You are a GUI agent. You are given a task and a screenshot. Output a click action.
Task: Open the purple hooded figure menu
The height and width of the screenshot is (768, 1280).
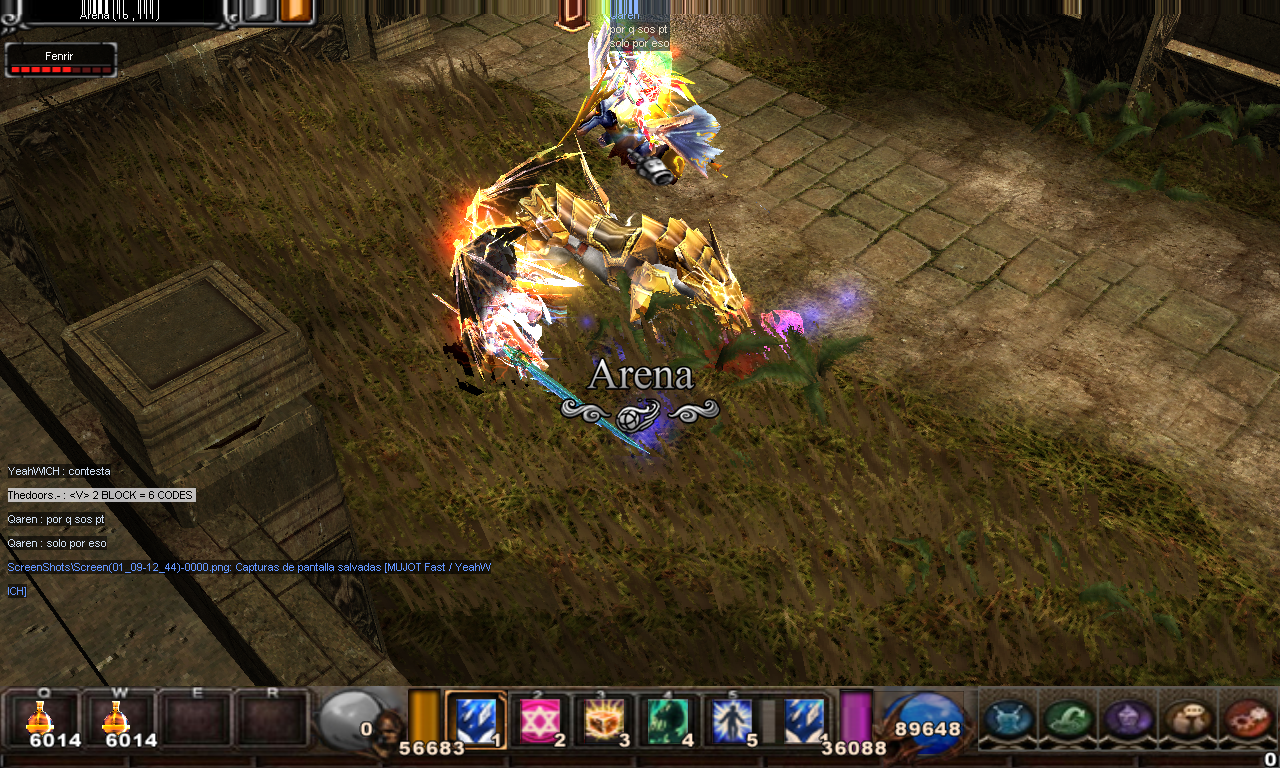(1127, 719)
